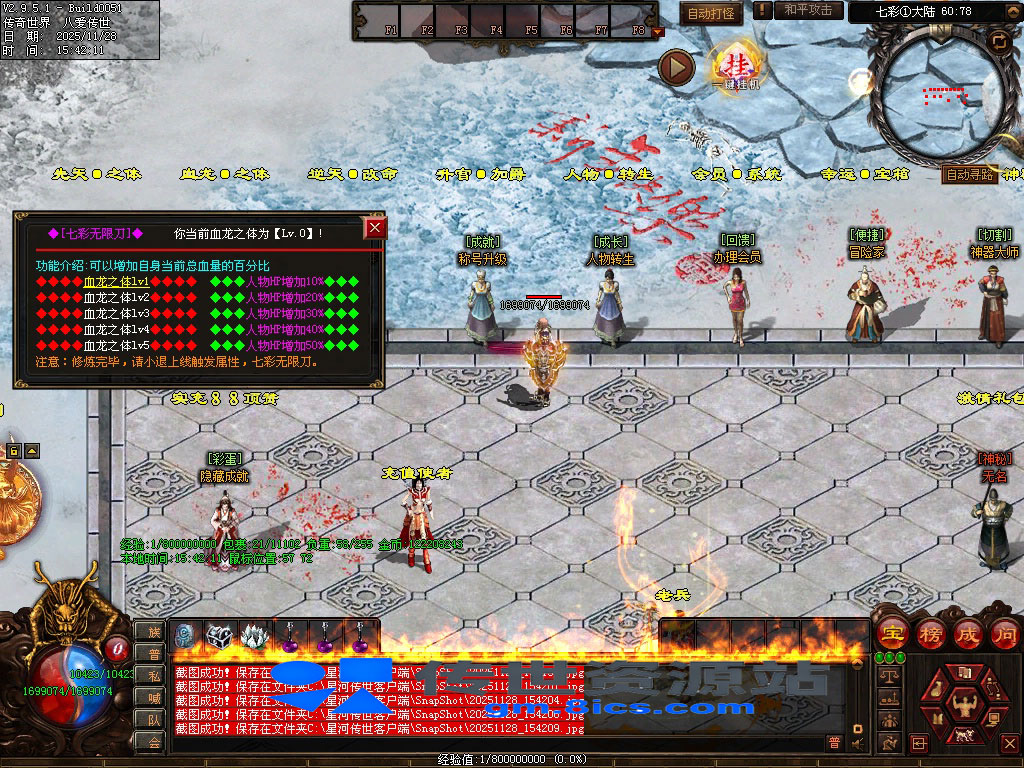The height and width of the screenshot is (768, 1024).
Task: Open the 宝 round red button
Action: click(892, 633)
